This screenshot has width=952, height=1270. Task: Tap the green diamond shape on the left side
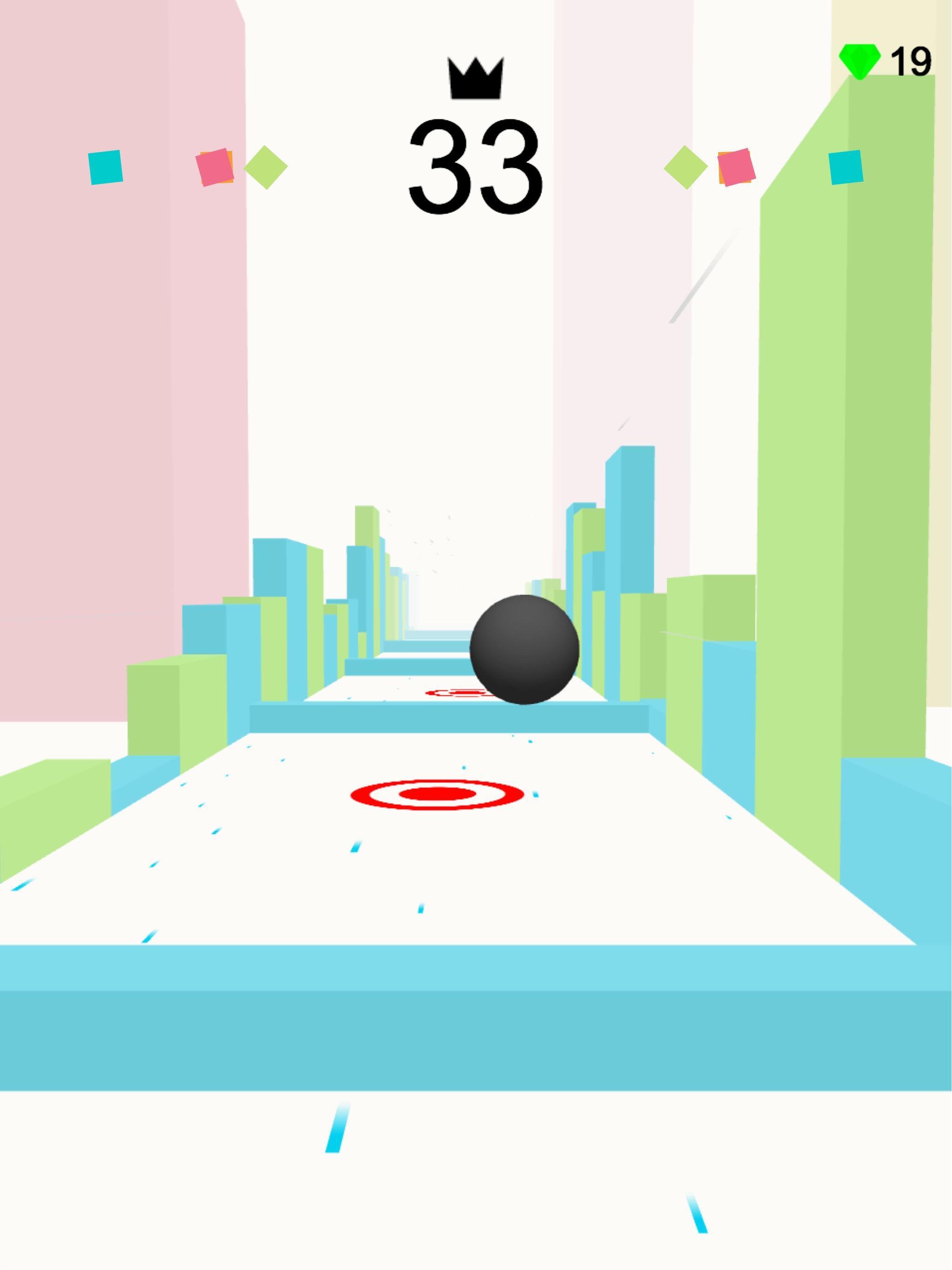point(266,168)
